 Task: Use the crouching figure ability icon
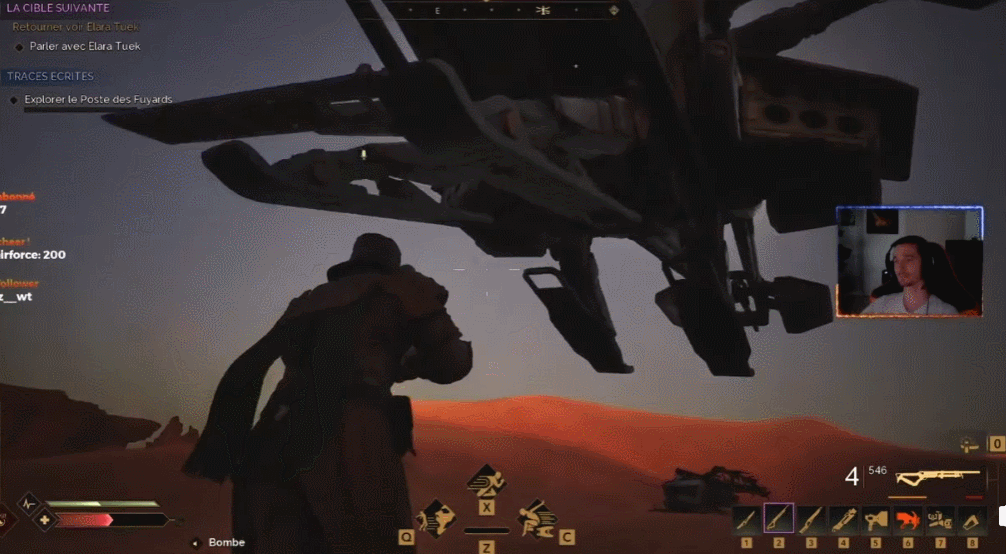pyautogui.click(x=536, y=517)
